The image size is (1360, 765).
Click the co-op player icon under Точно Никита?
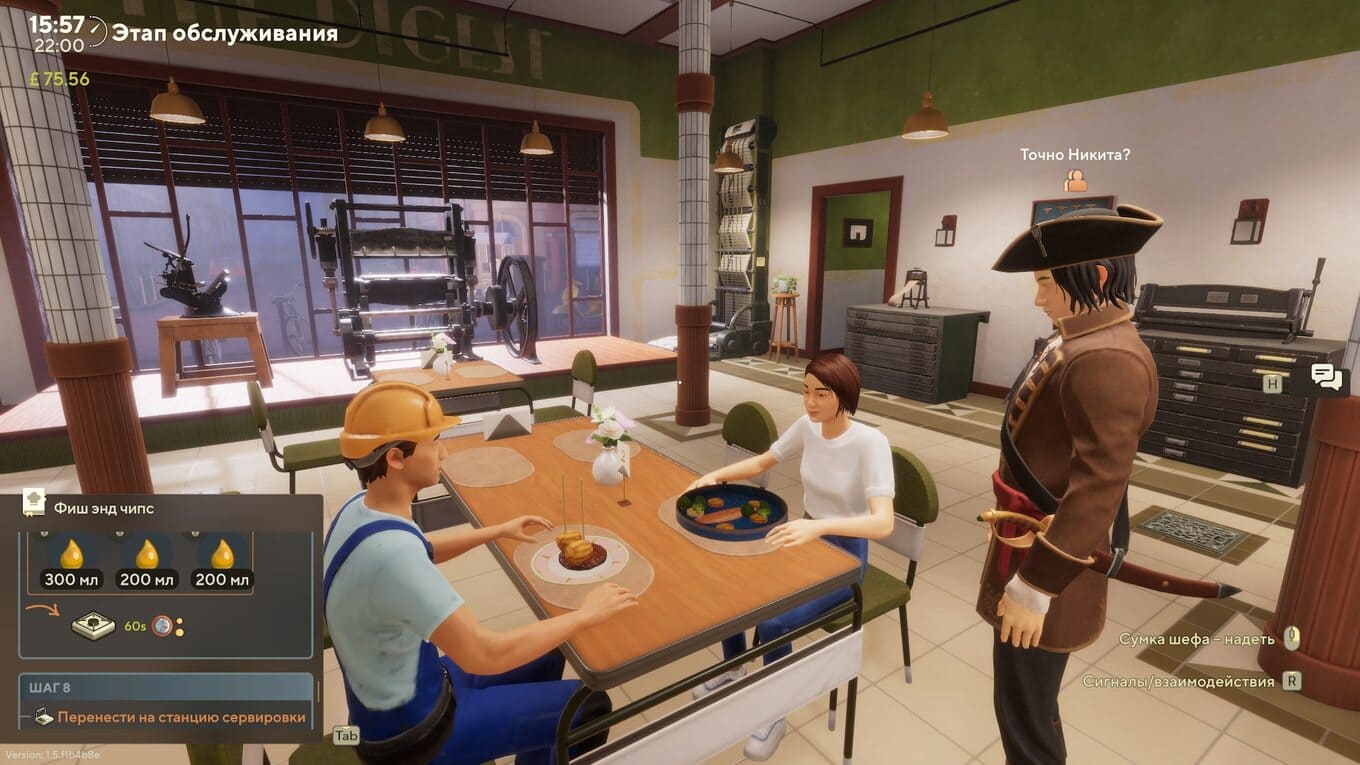(x=1075, y=180)
